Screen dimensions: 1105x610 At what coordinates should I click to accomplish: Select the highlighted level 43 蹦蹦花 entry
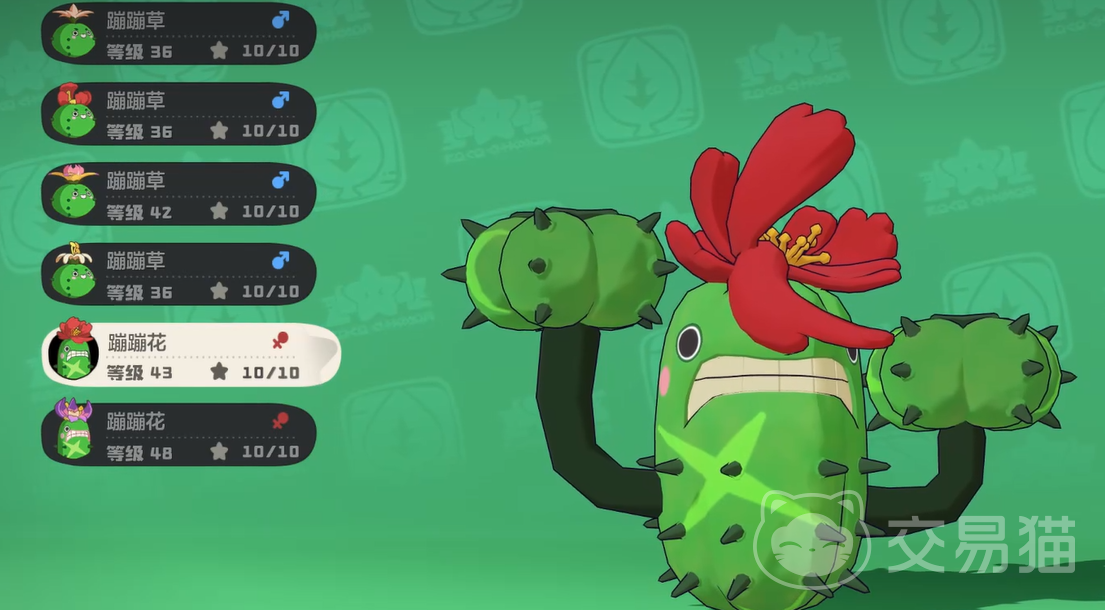(x=190, y=355)
